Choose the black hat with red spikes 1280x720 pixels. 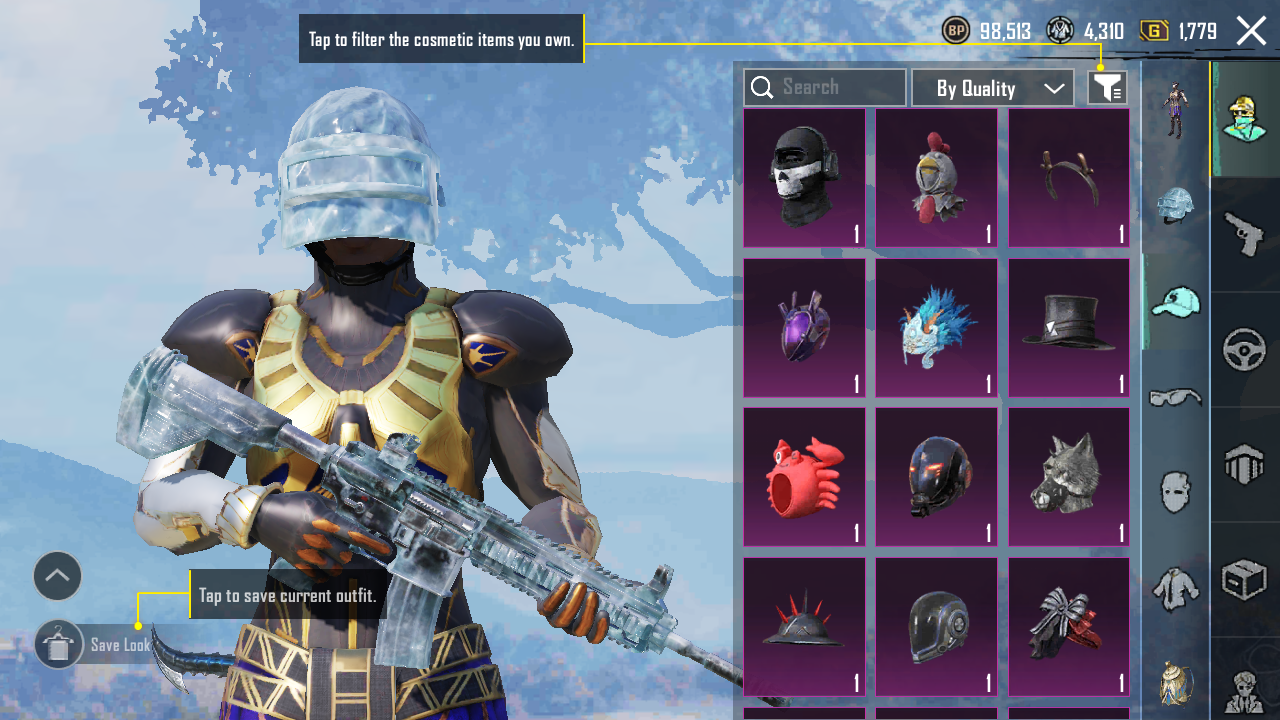[x=804, y=627]
